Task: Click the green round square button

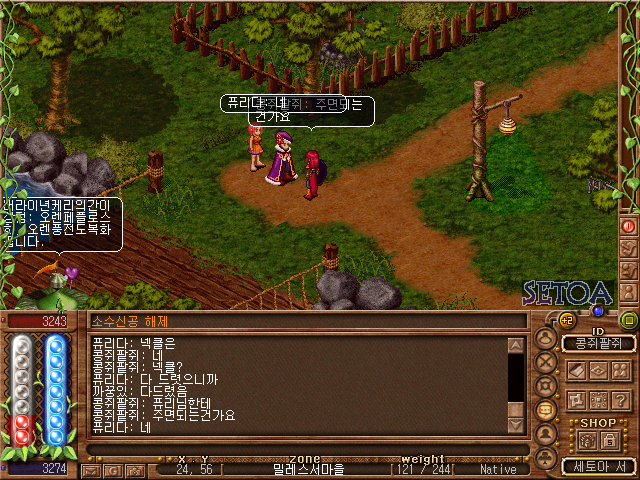Action: [628, 320]
